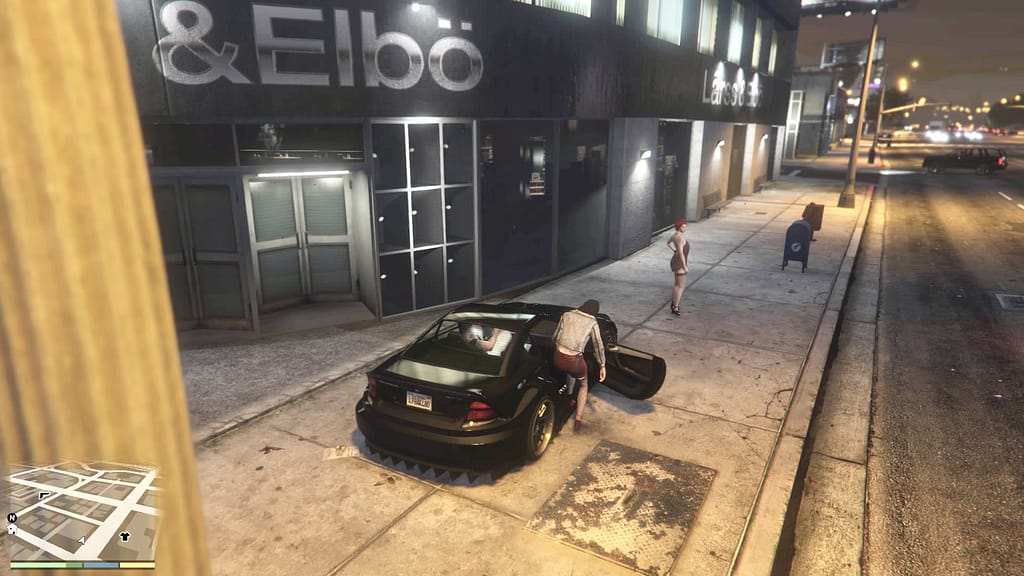The height and width of the screenshot is (576, 1024).
Task: Select the clothing store shirt blip
Action: pyautogui.click(x=124, y=535)
